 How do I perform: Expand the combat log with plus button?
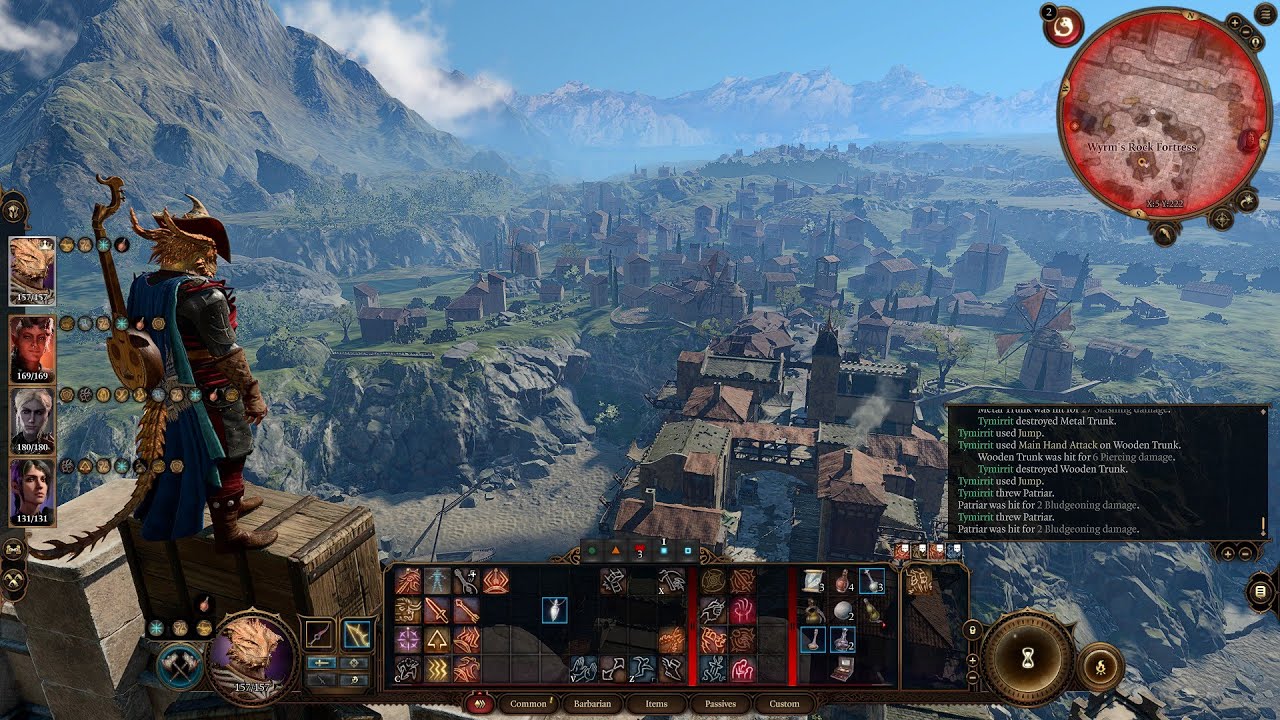(1227, 552)
